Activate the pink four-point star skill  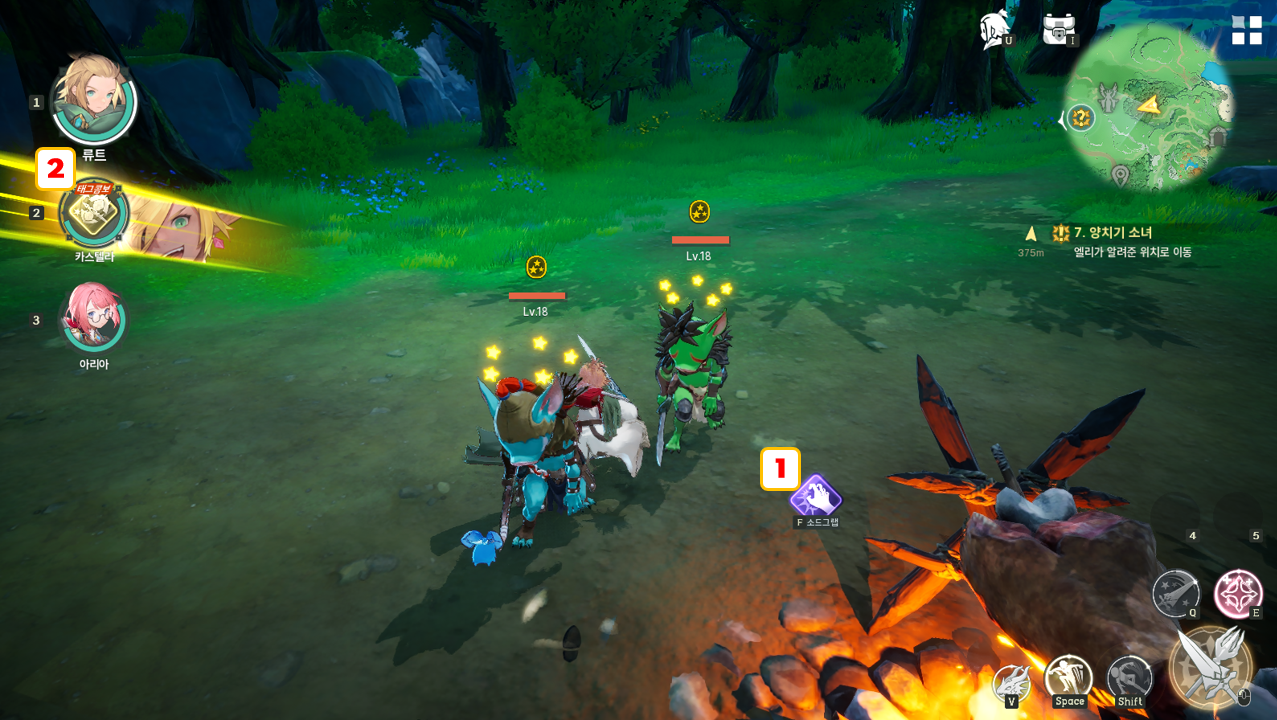(1238, 593)
